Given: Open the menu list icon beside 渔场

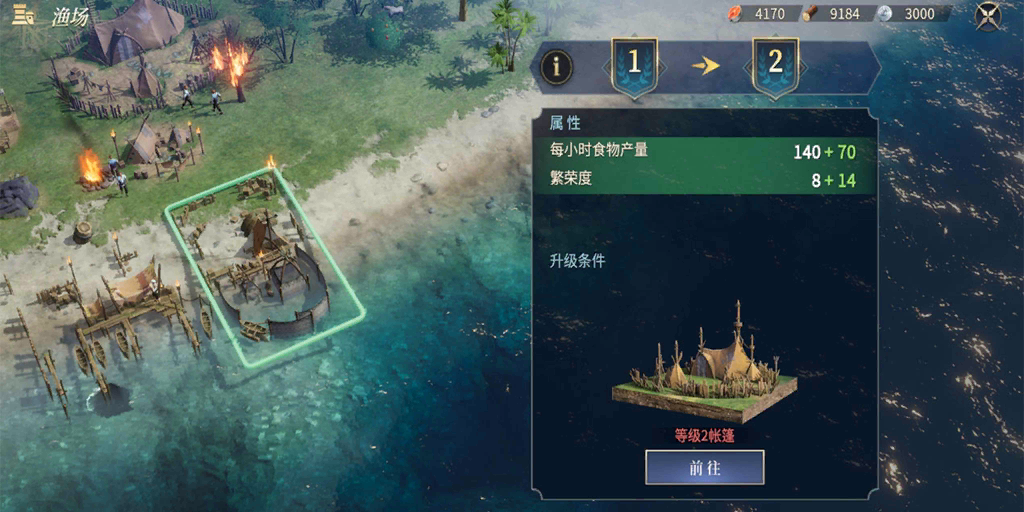Looking at the screenshot, I should [x=24, y=16].
